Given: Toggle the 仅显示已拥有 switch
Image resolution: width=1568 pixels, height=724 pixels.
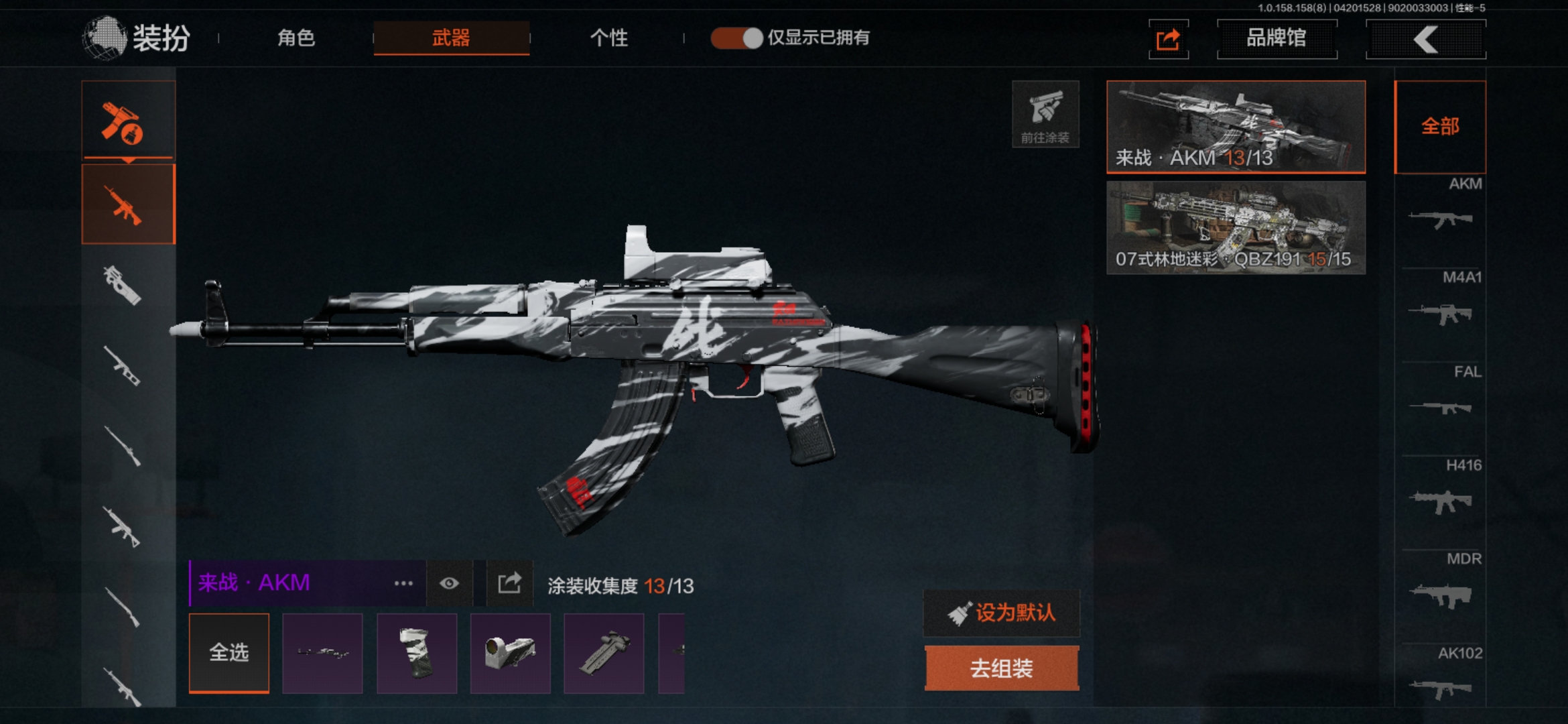Looking at the screenshot, I should [736, 38].
